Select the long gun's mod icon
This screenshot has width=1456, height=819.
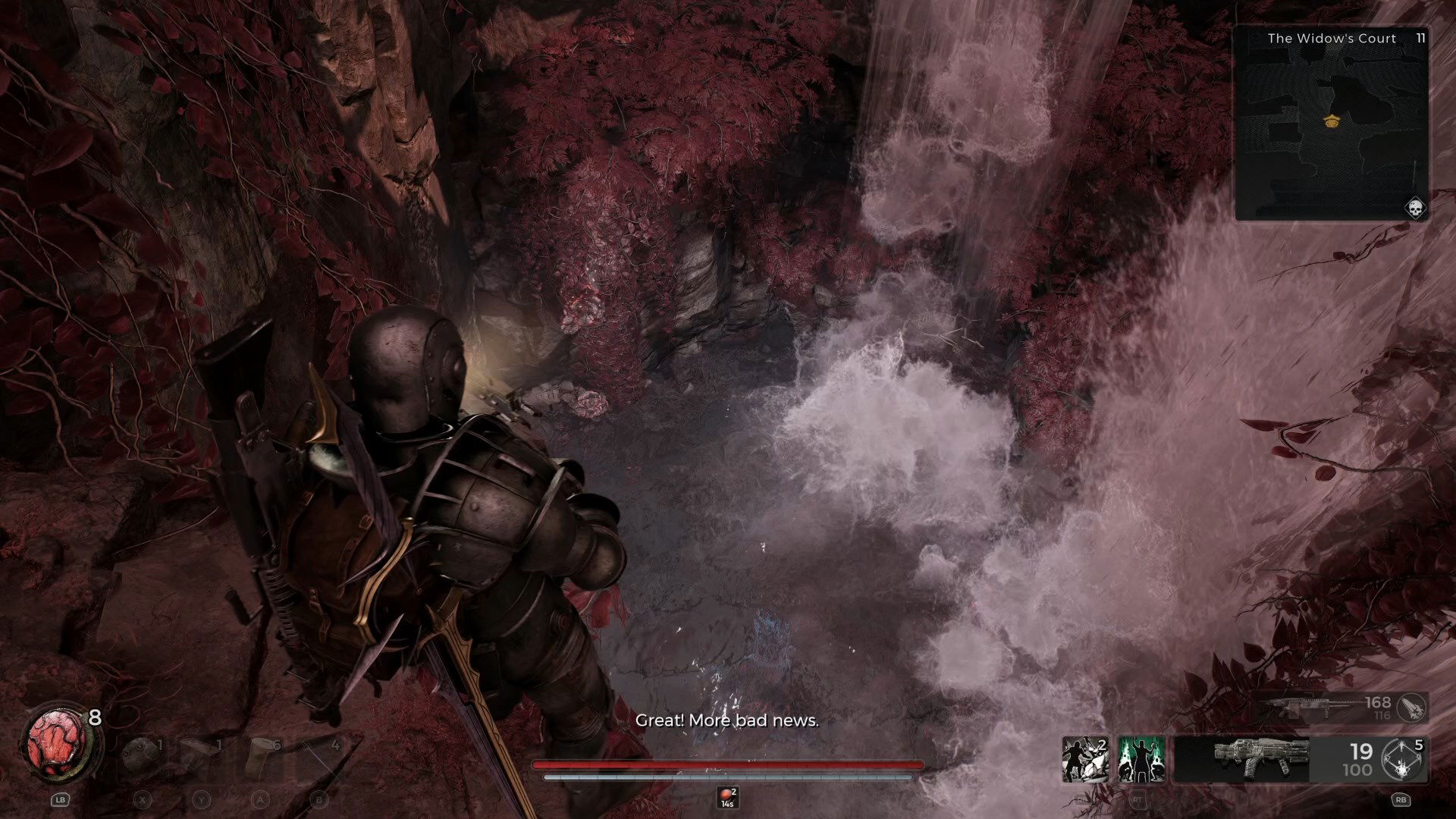[x=1412, y=708]
